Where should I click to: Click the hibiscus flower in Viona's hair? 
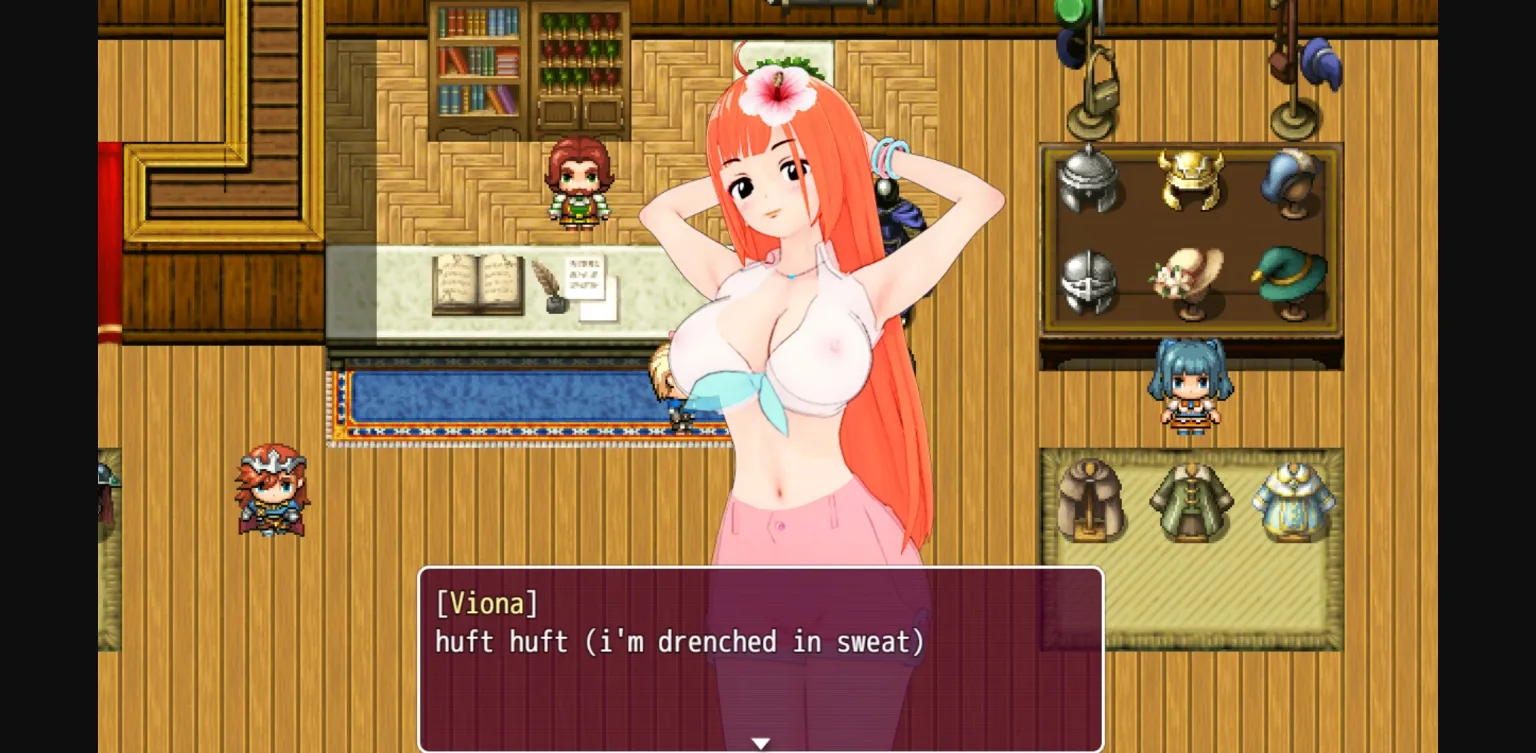[x=778, y=95]
